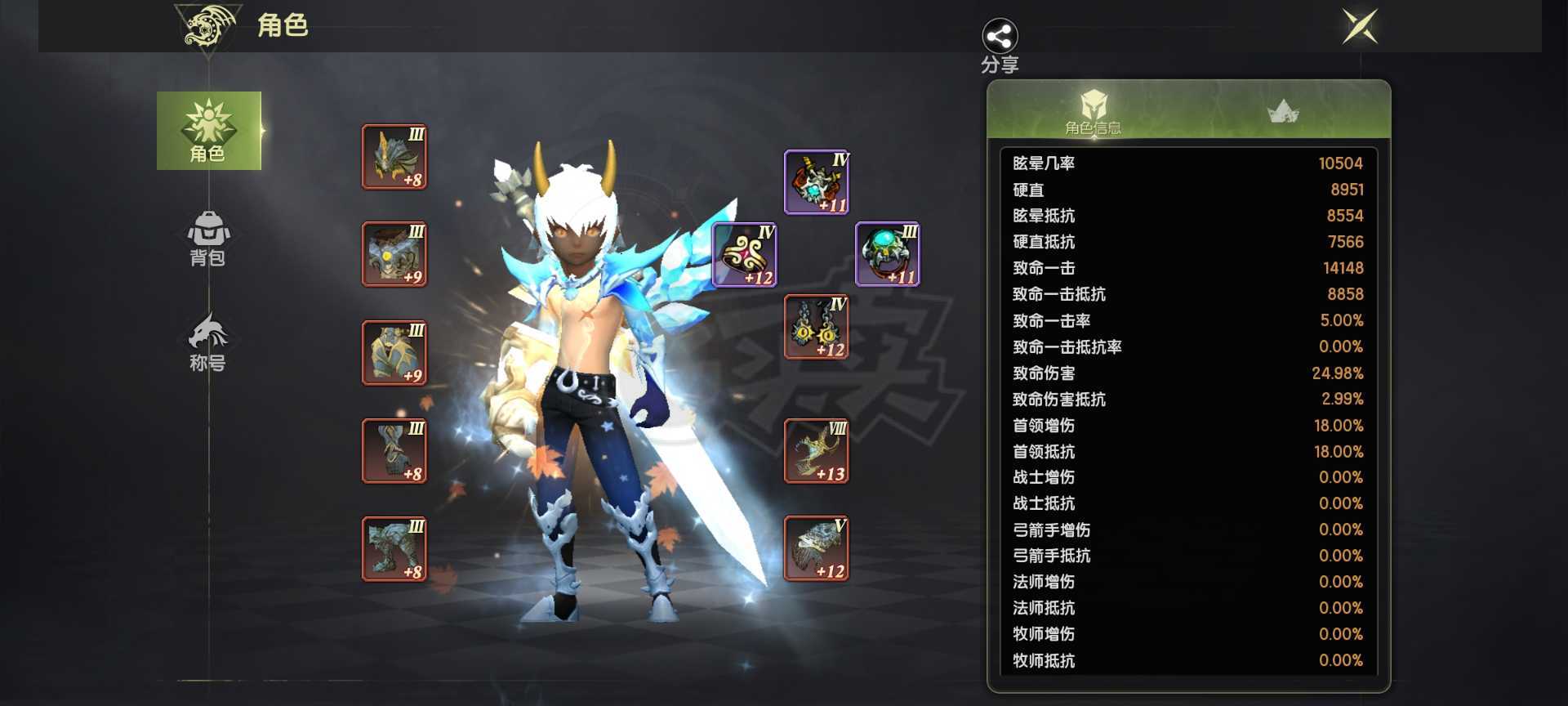Close the character screen

[x=1360, y=27]
